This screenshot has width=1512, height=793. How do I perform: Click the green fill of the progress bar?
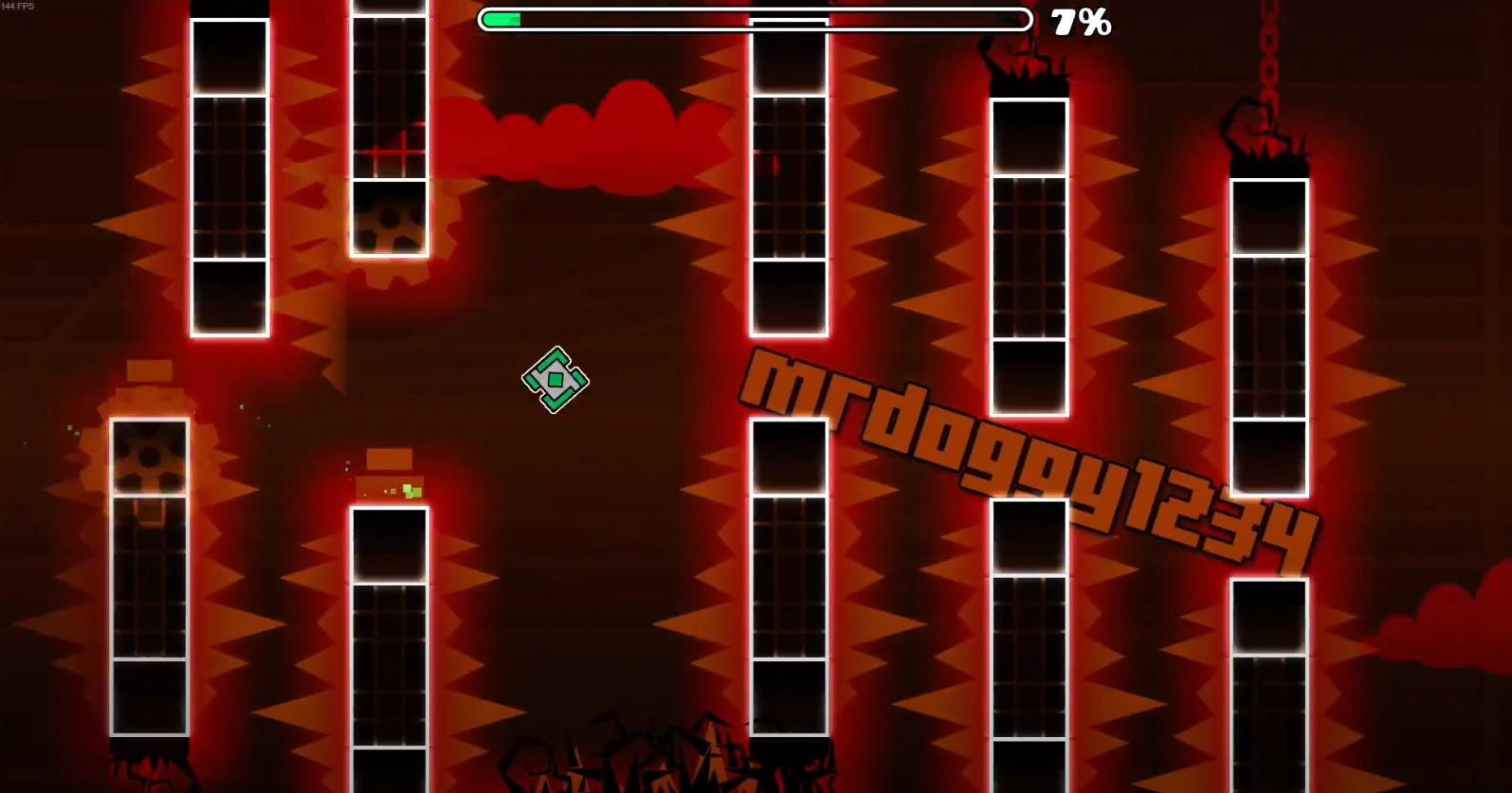(502, 18)
